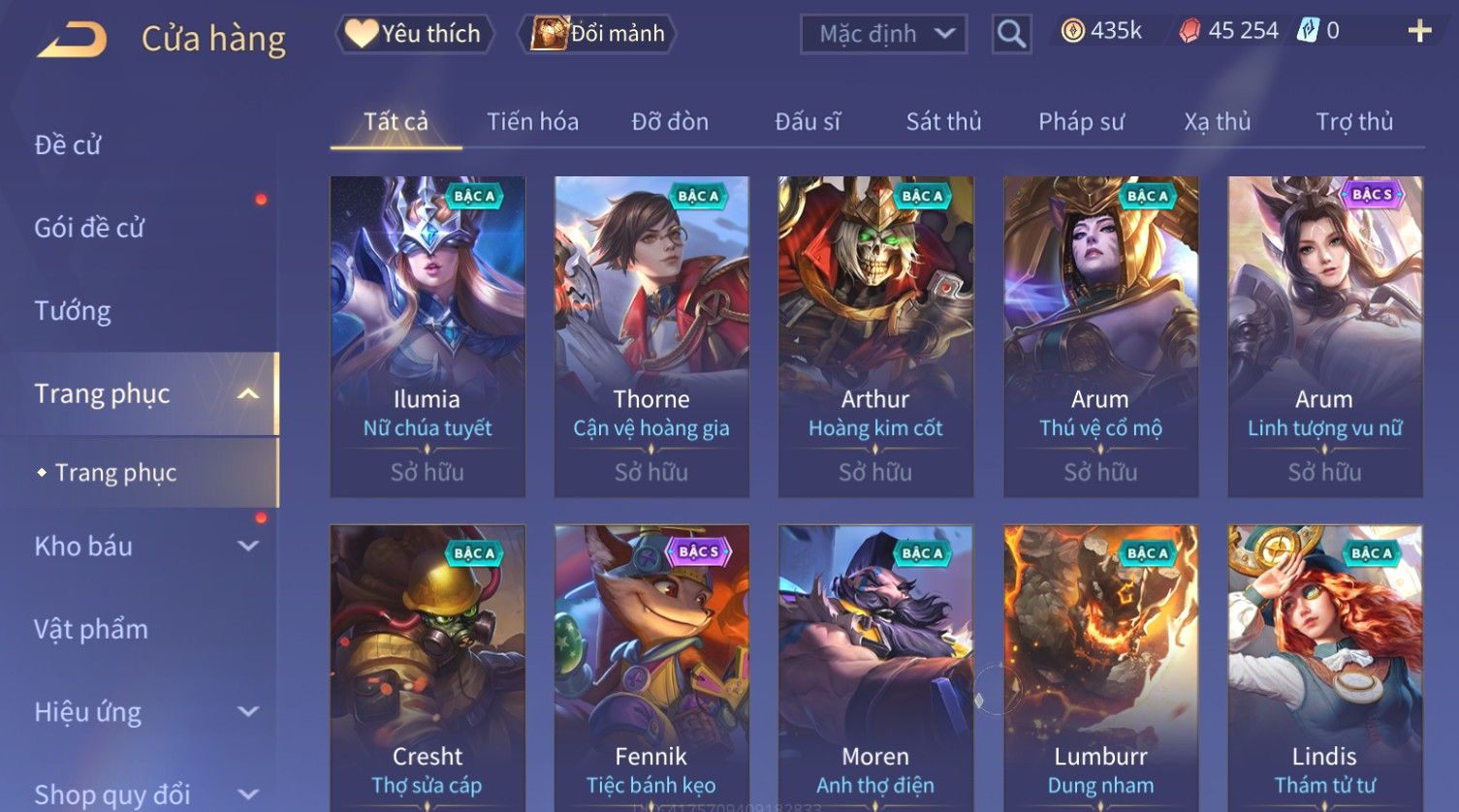View Arthur Hoàng kim cốt skin
The image size is (1459, 812).
(875, 336)
